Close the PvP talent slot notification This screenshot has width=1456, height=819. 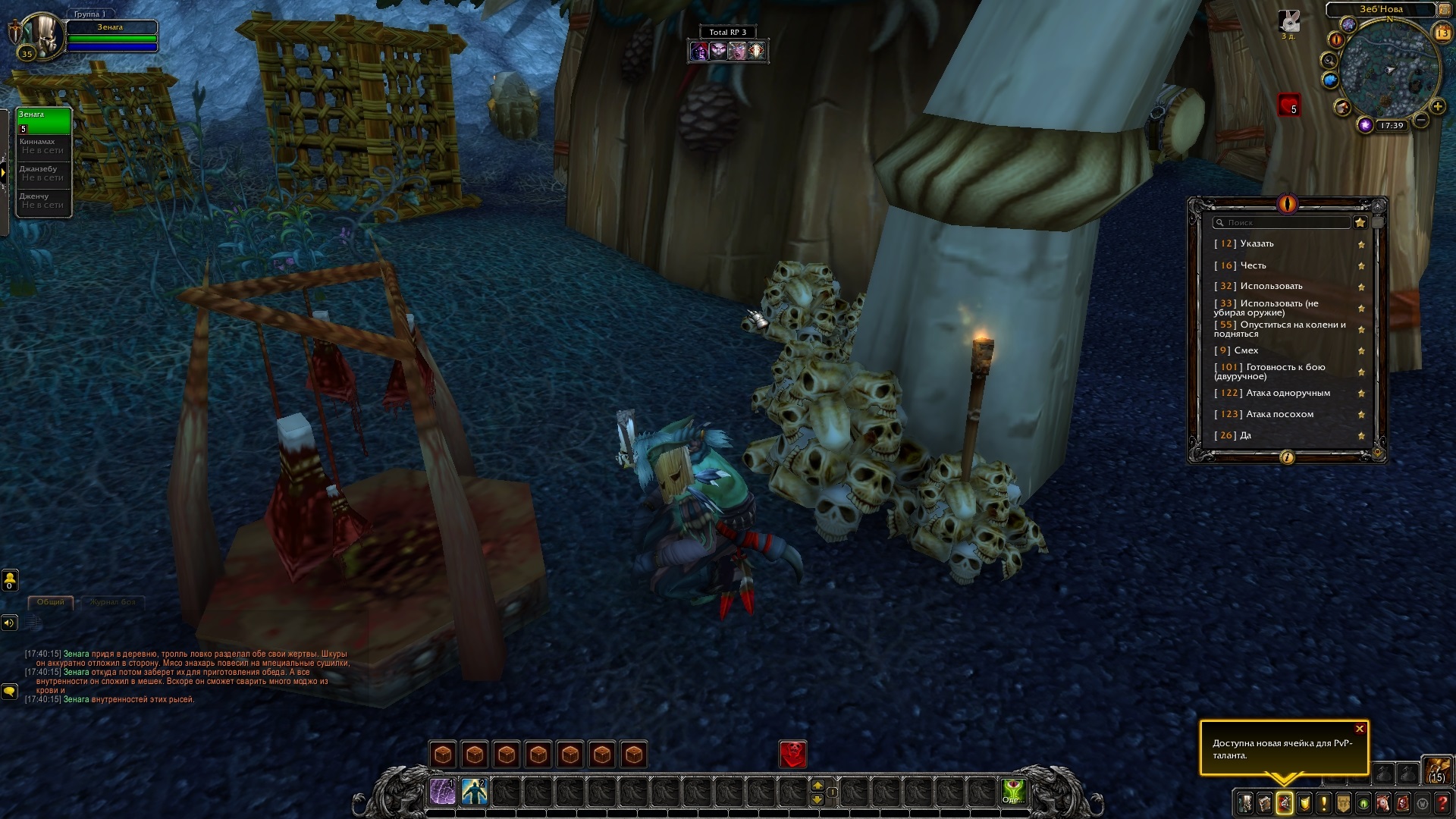tap(1360, 729)
